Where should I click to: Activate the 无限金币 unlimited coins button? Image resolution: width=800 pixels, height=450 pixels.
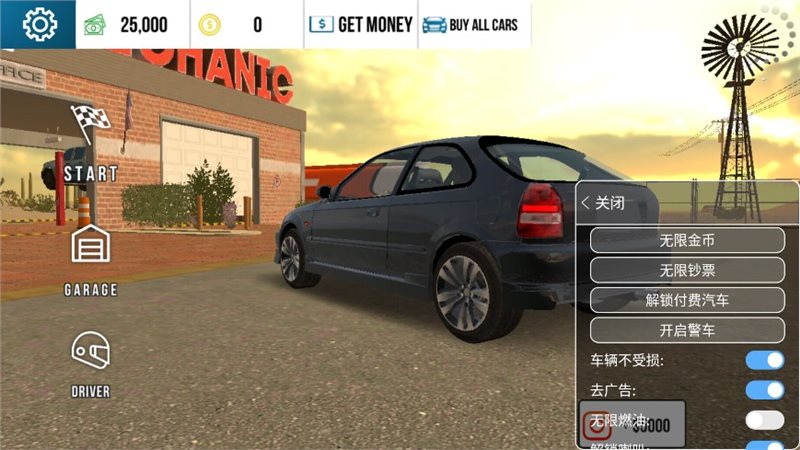[x=687, y=240]
